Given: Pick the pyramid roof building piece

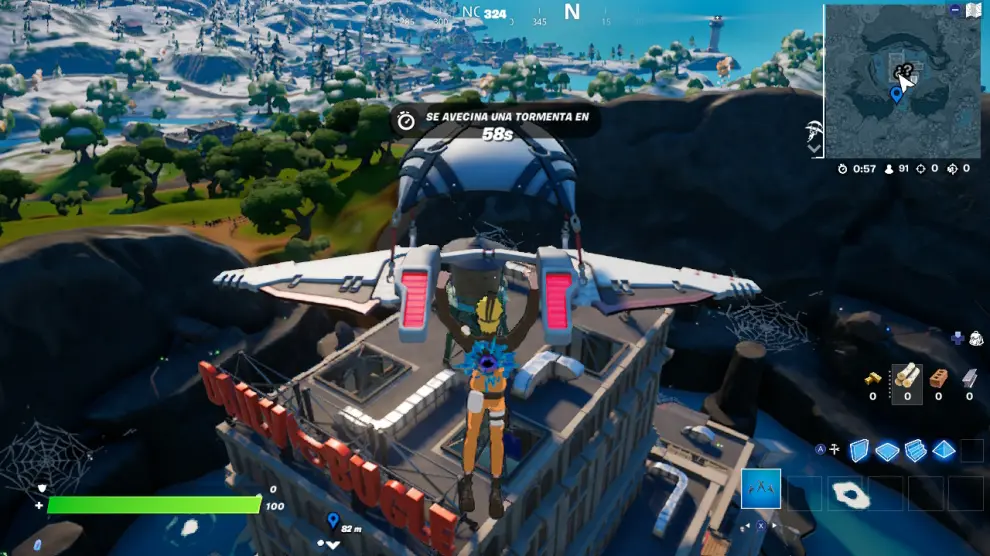Looking at the screenshot, I should tap(943, 451).
